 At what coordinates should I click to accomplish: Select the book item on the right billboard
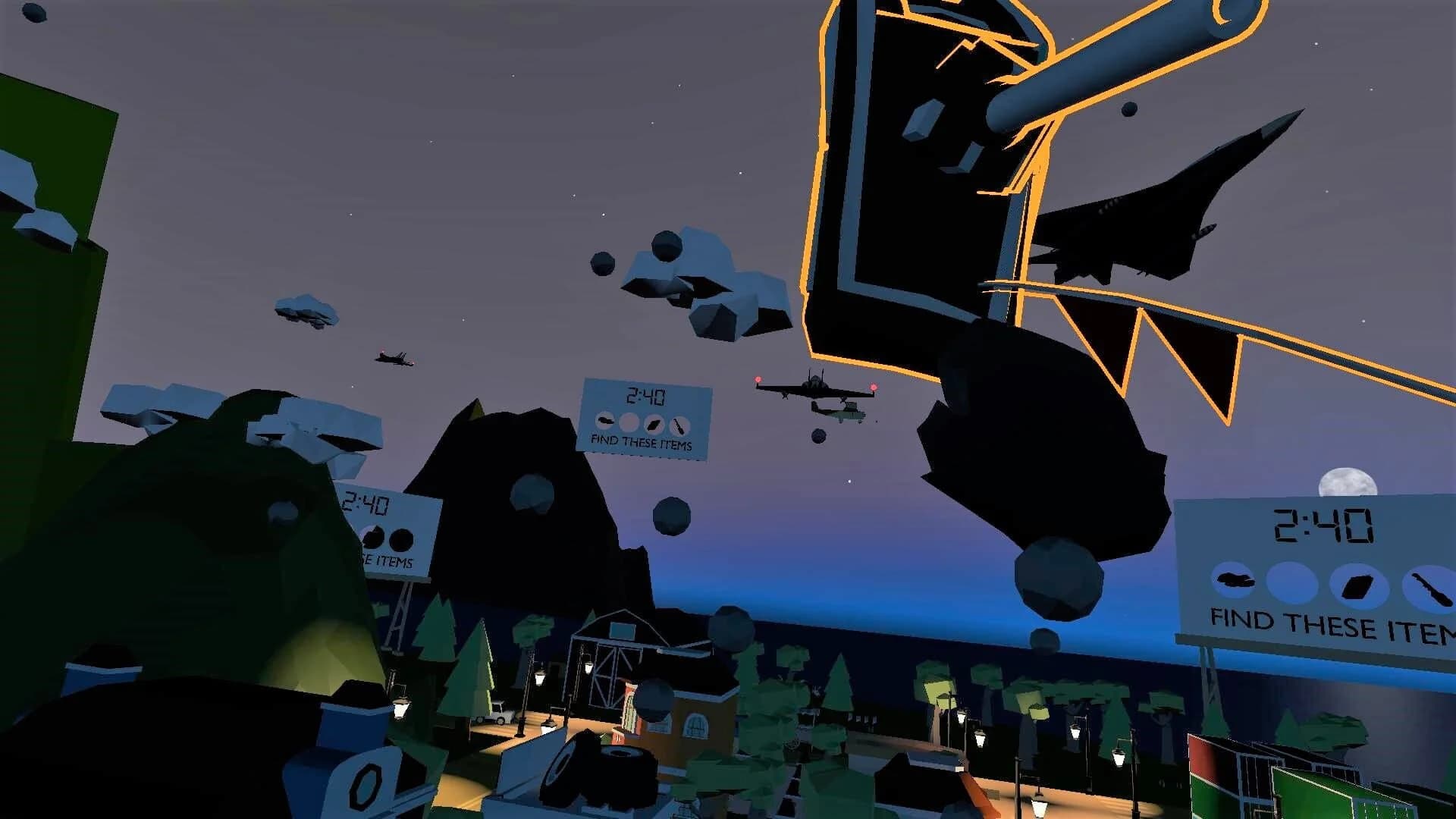pyautogui.click(x=1358, y=584)
